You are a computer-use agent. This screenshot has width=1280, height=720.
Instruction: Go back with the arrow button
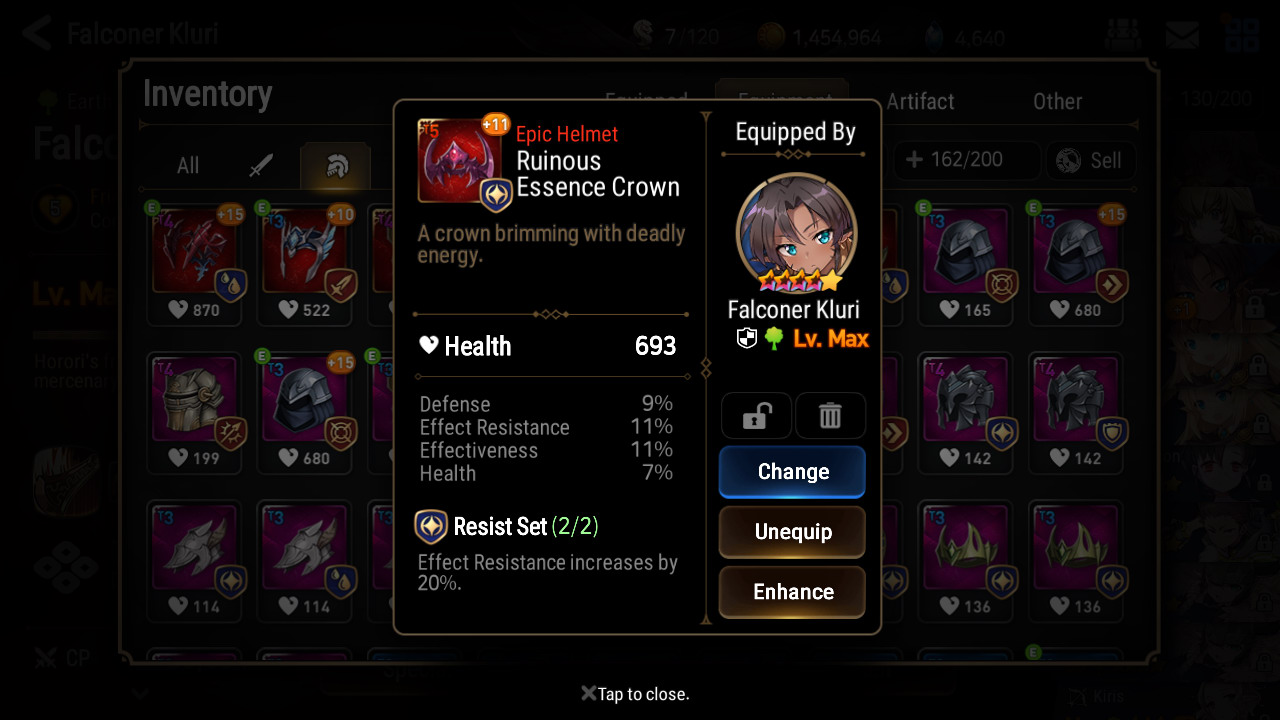[36, 33]
